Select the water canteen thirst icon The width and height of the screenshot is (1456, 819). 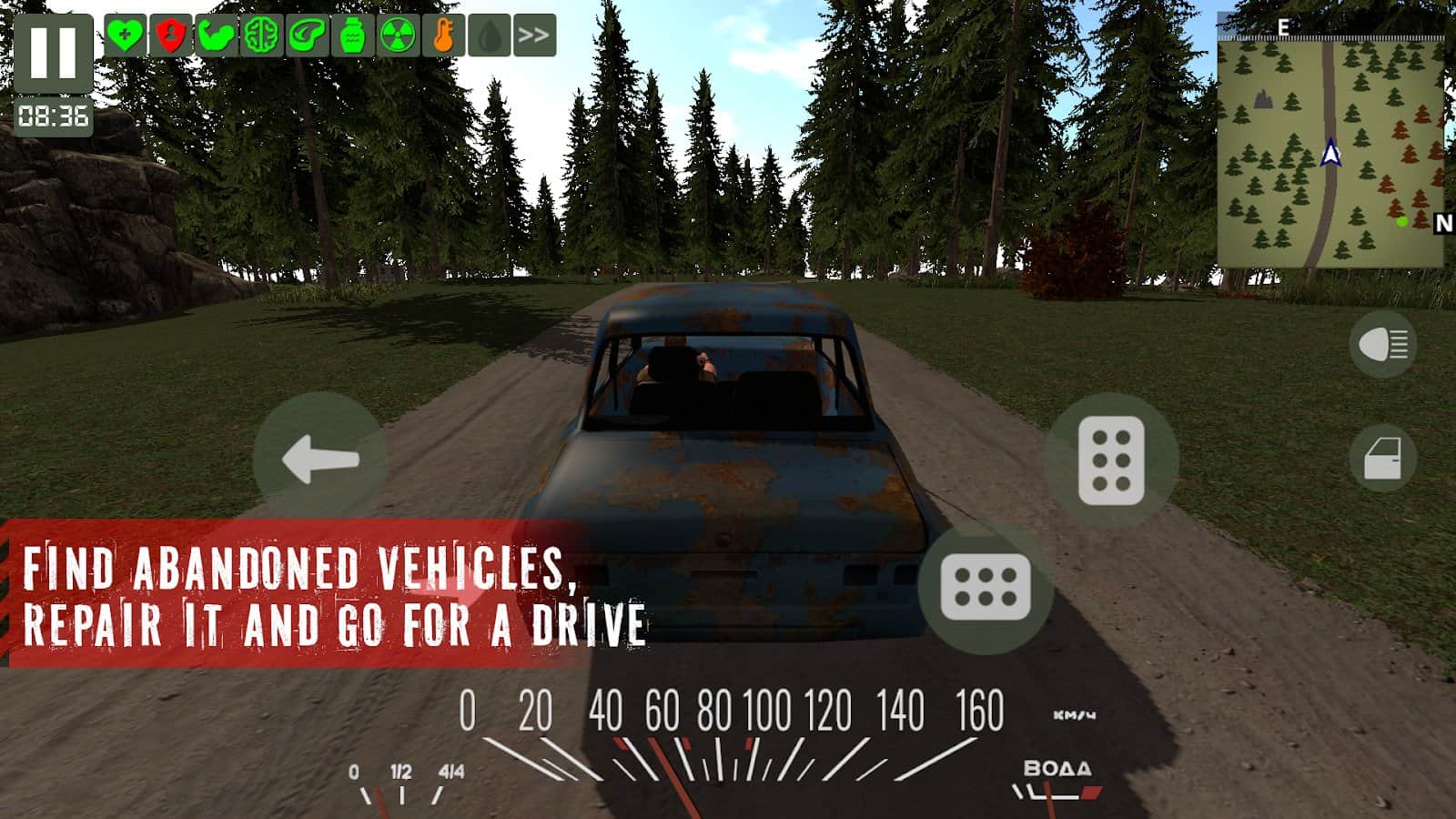(x=352, y=35)
